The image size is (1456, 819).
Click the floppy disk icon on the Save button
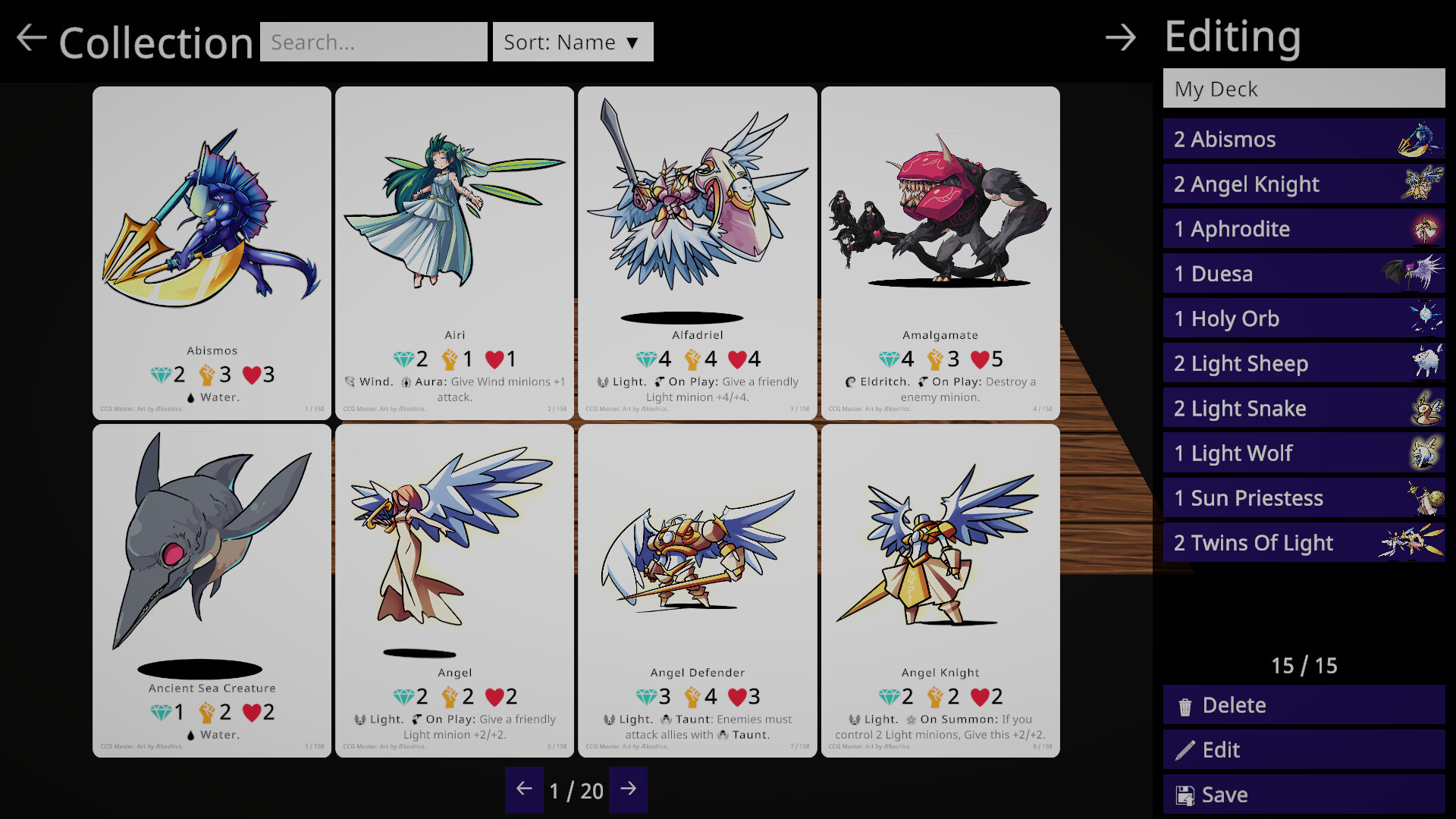tap(1185, 794)
